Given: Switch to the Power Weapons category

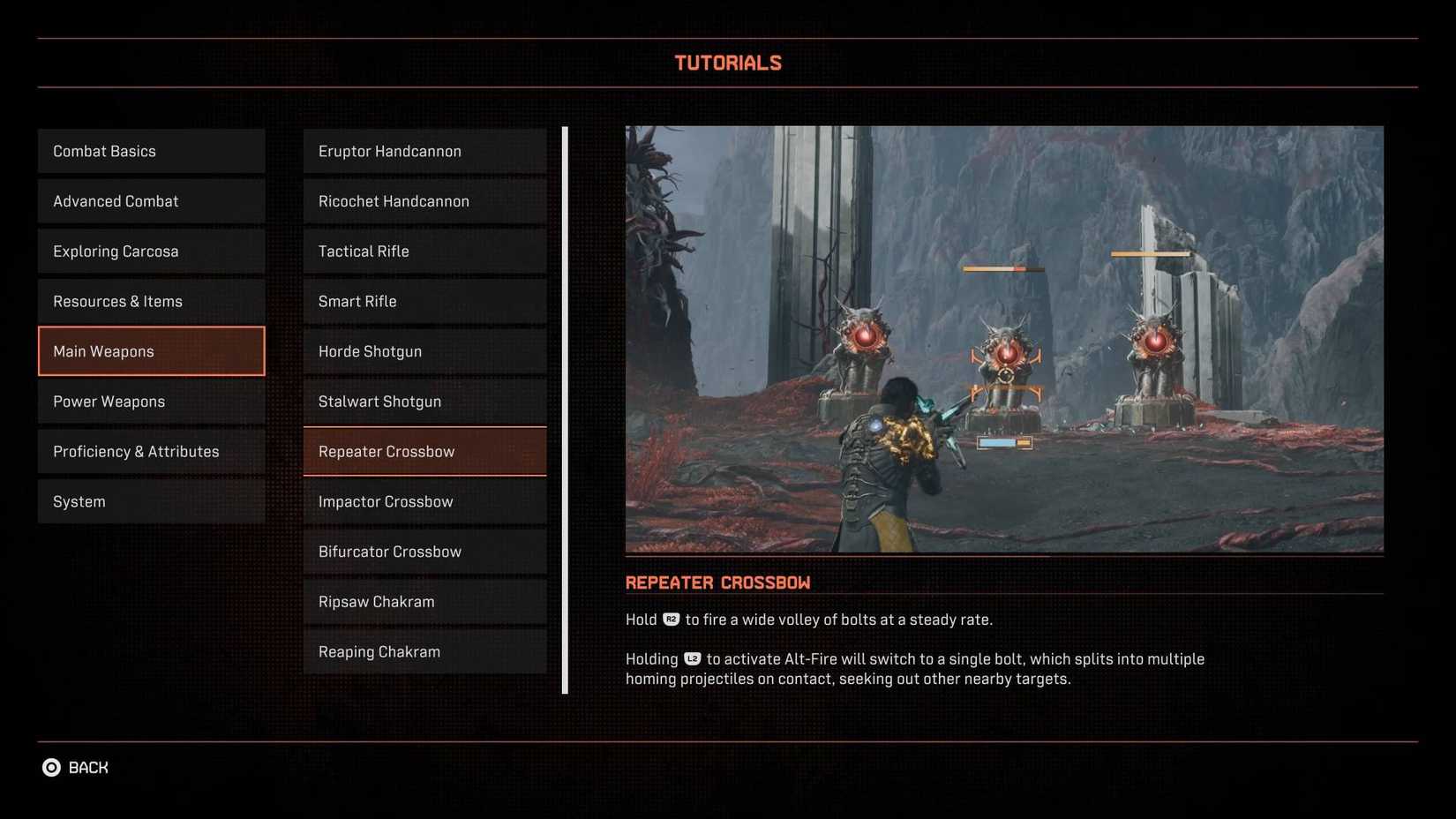Looking at the screenshot, I should tap(151, 402).
